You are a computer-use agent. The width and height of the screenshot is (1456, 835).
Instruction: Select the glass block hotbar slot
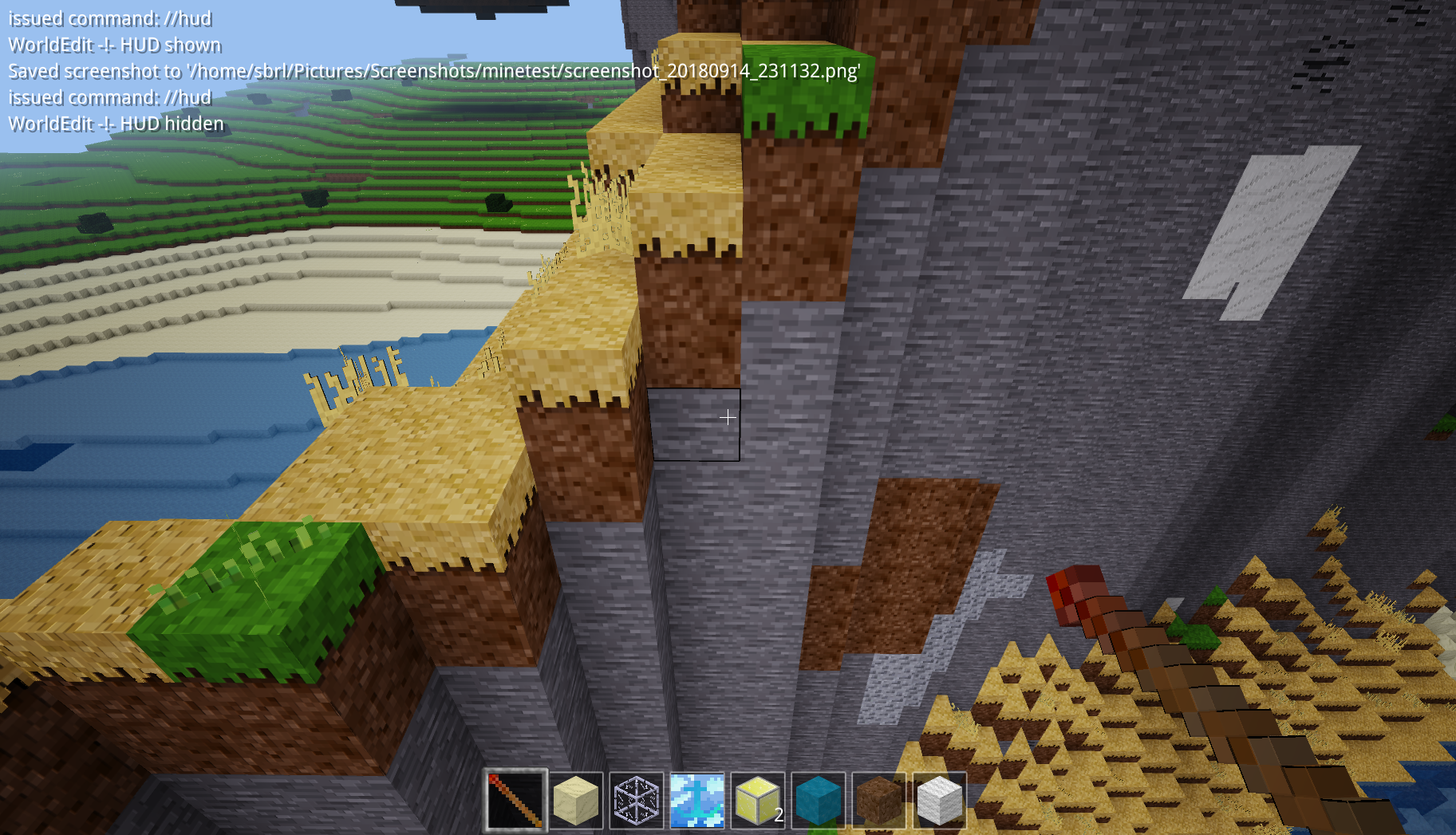click(x=636, y=800)
